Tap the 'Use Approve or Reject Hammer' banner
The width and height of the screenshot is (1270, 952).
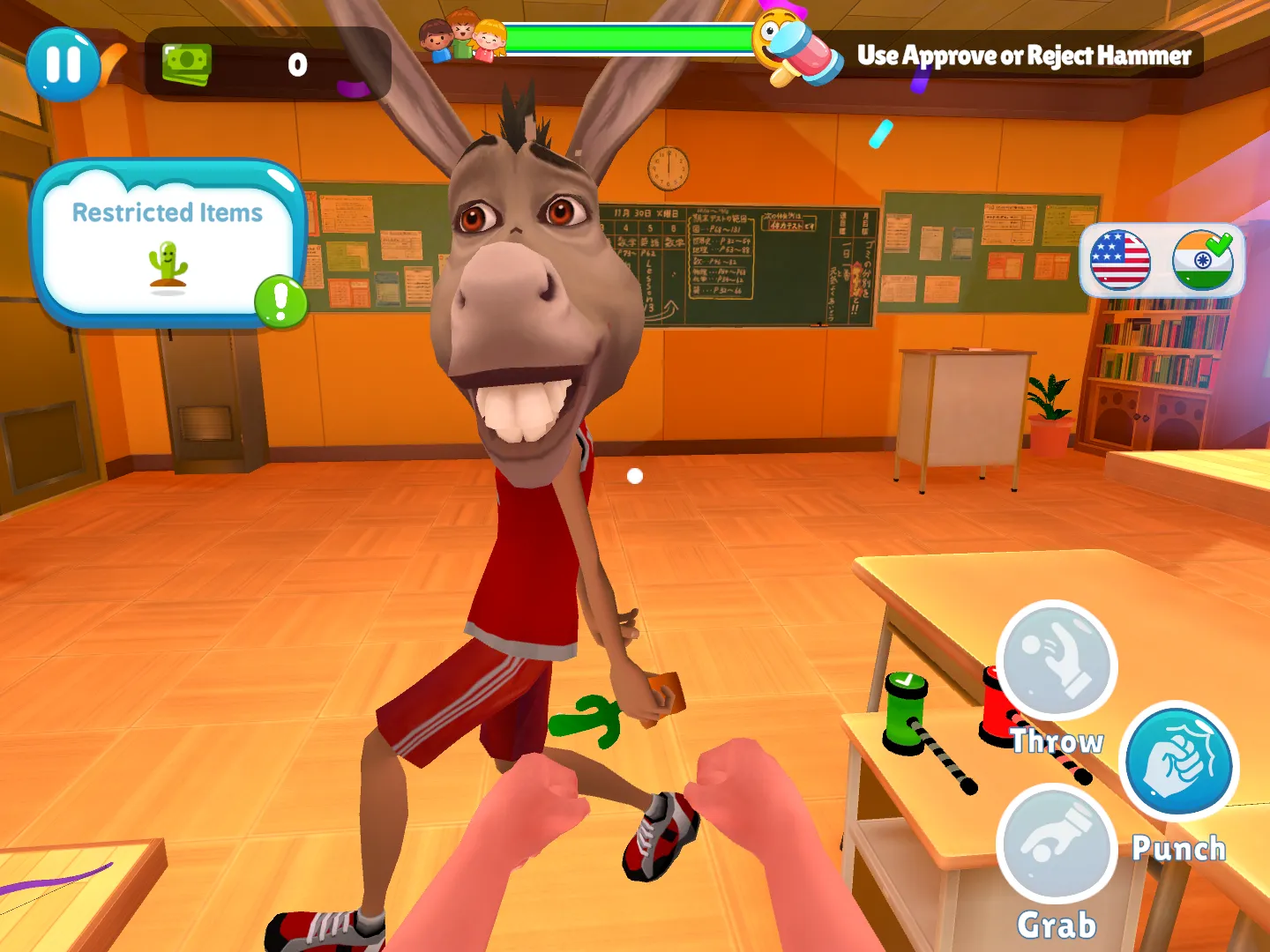pyautogui.click(x=1025, y=56)
